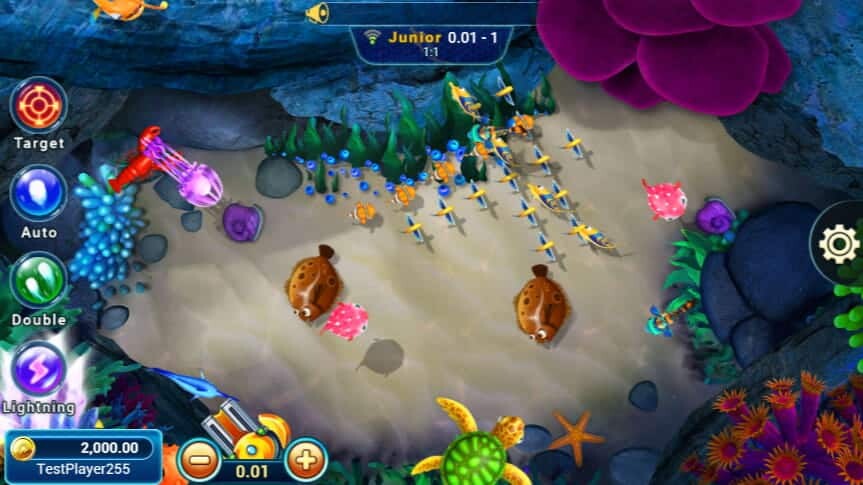Use the Lightning skill
This screenshot has width=863, height=485.
coord(39,369)
